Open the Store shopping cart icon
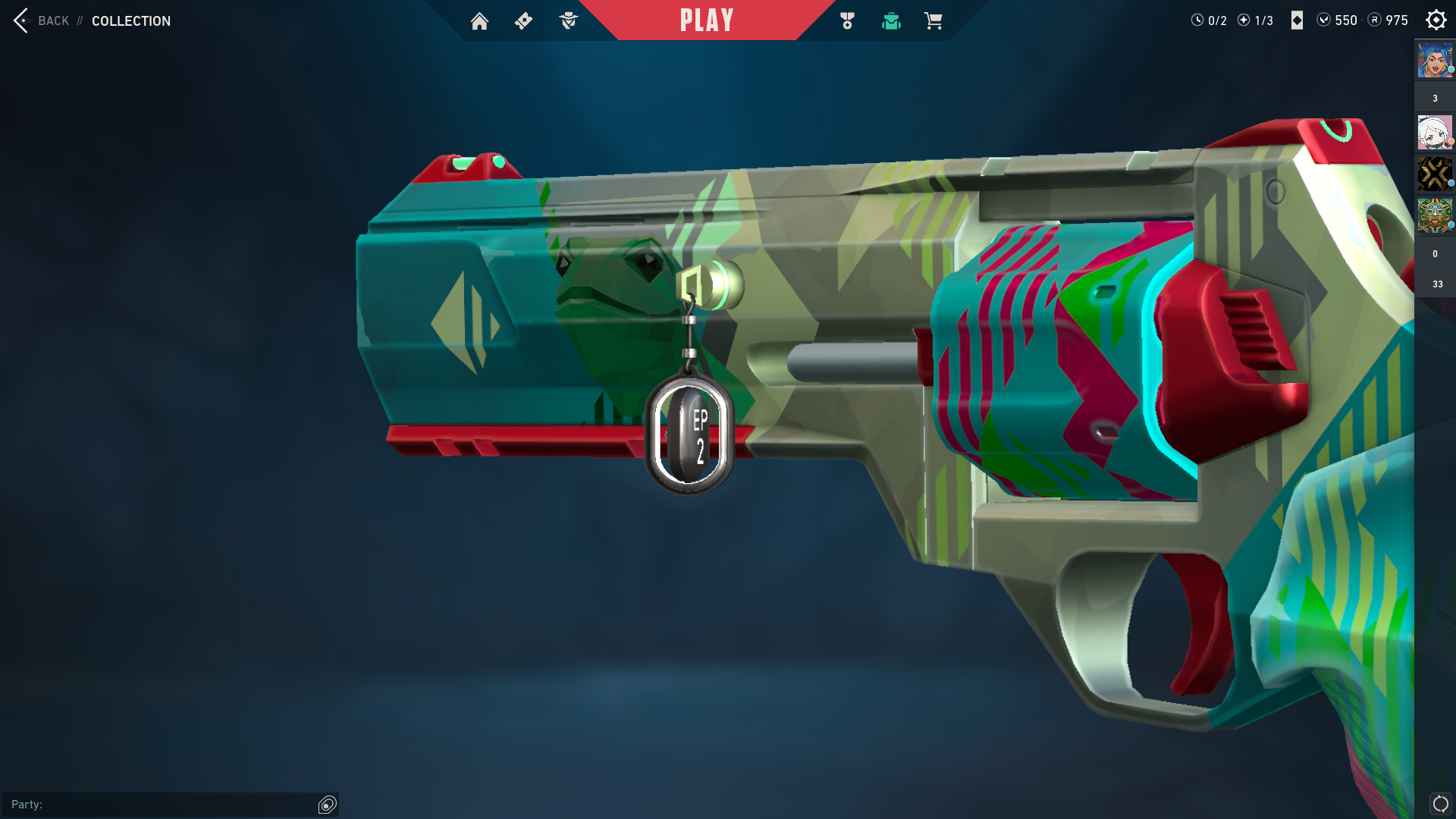 point(934,20)
